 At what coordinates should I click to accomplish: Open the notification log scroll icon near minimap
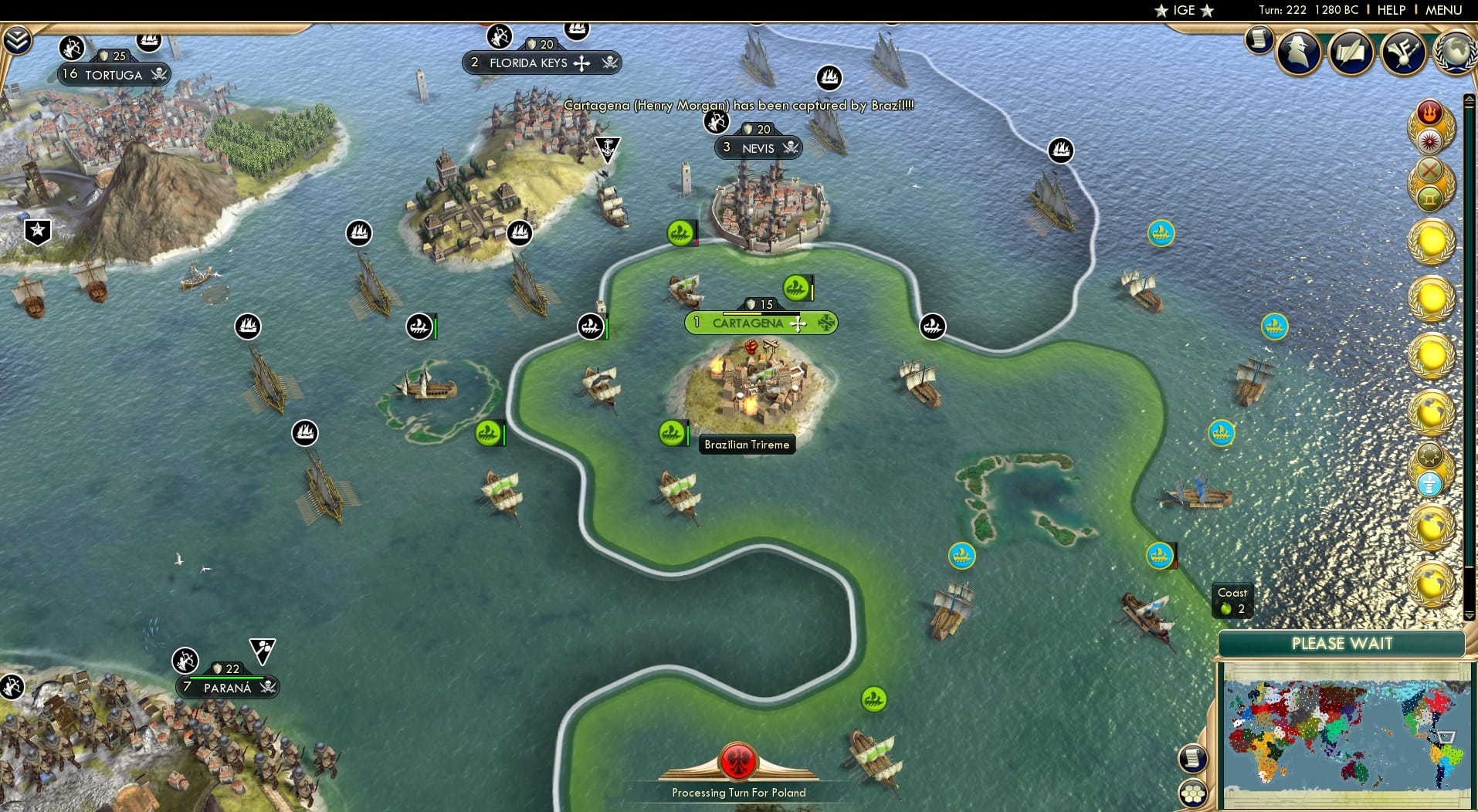coord(1193,758)
